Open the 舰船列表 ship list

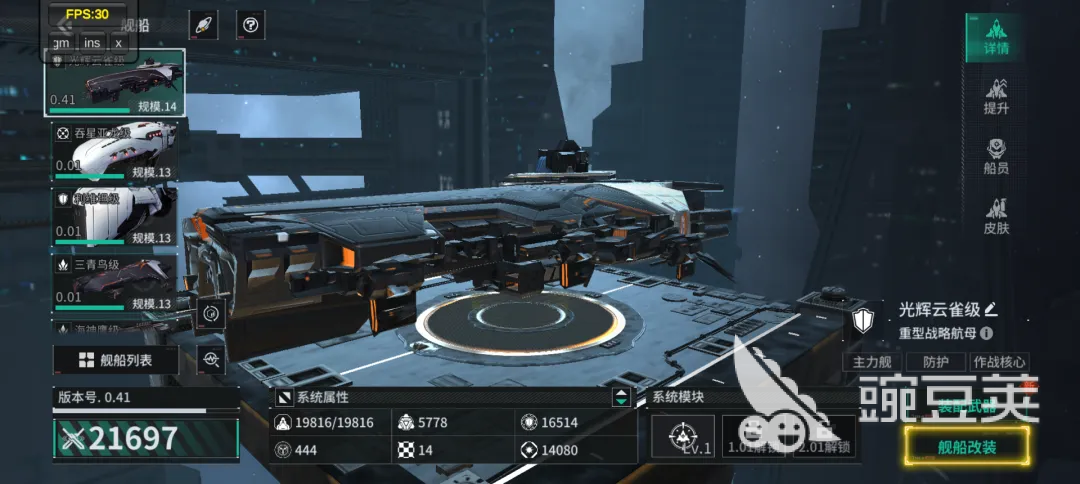click(x=116, y=360)
